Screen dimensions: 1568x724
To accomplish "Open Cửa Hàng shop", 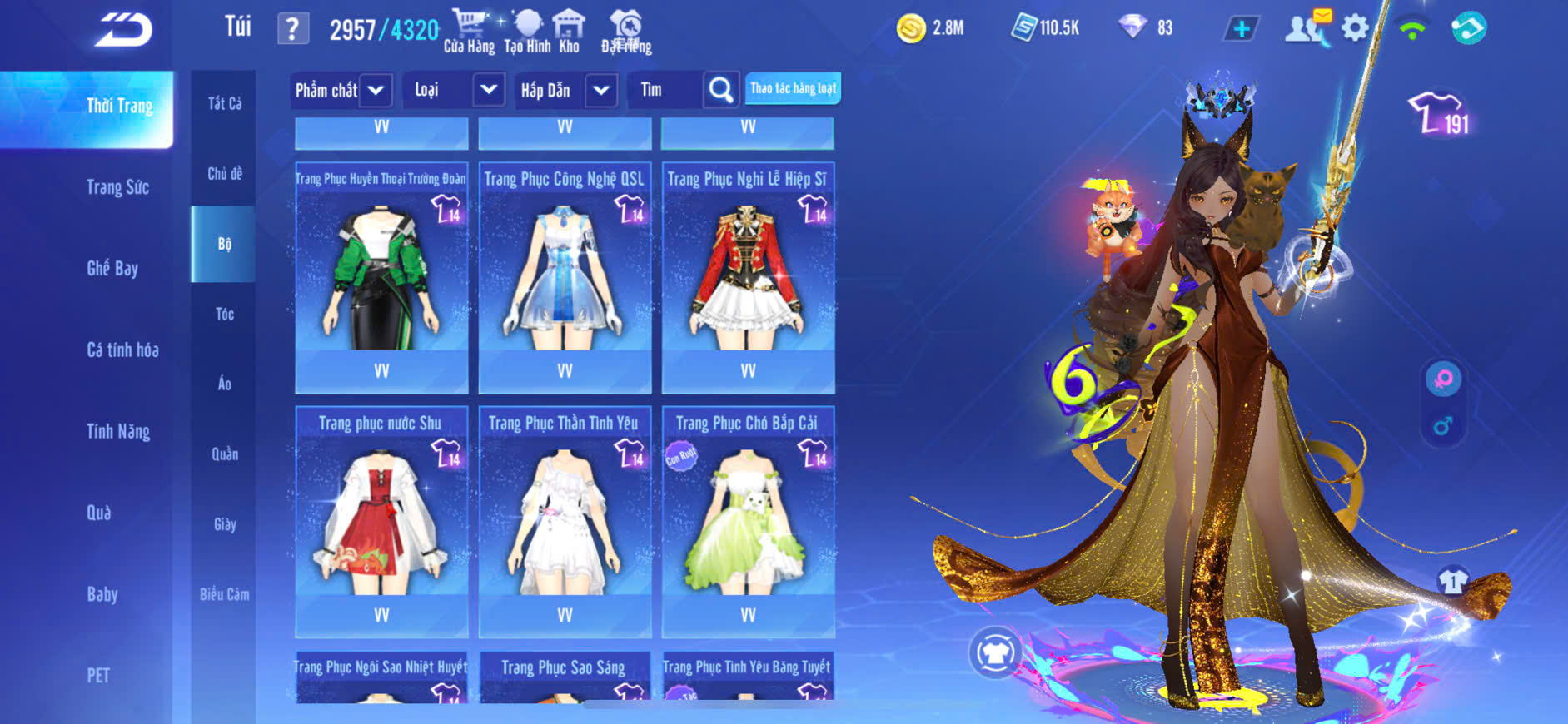I will pyautogui.click(x=469, y=32).
